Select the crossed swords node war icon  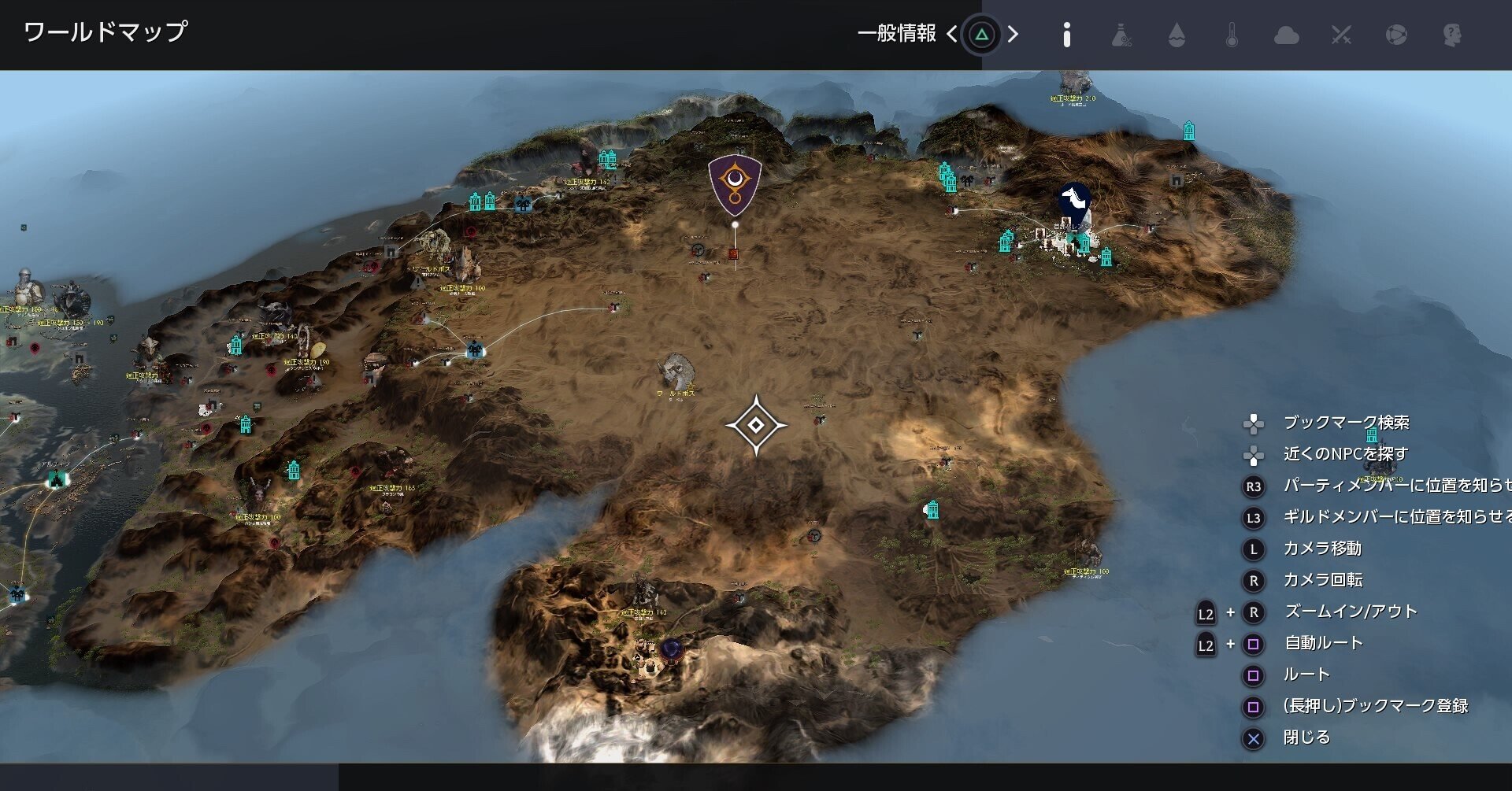click(x=1343, y=35)
